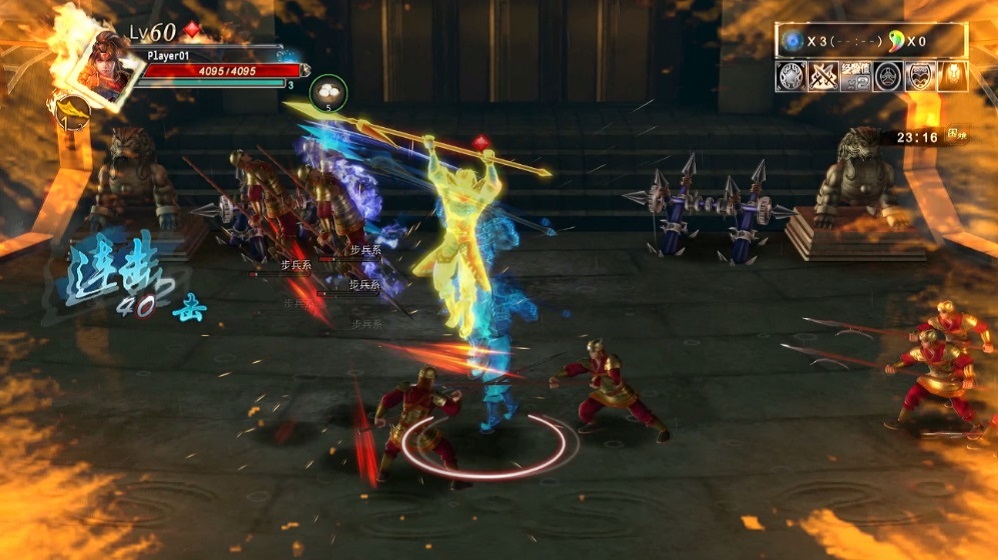998x560 pixels.
Task: Select the mask crest buff icon
Action: [x=920, y=76]
